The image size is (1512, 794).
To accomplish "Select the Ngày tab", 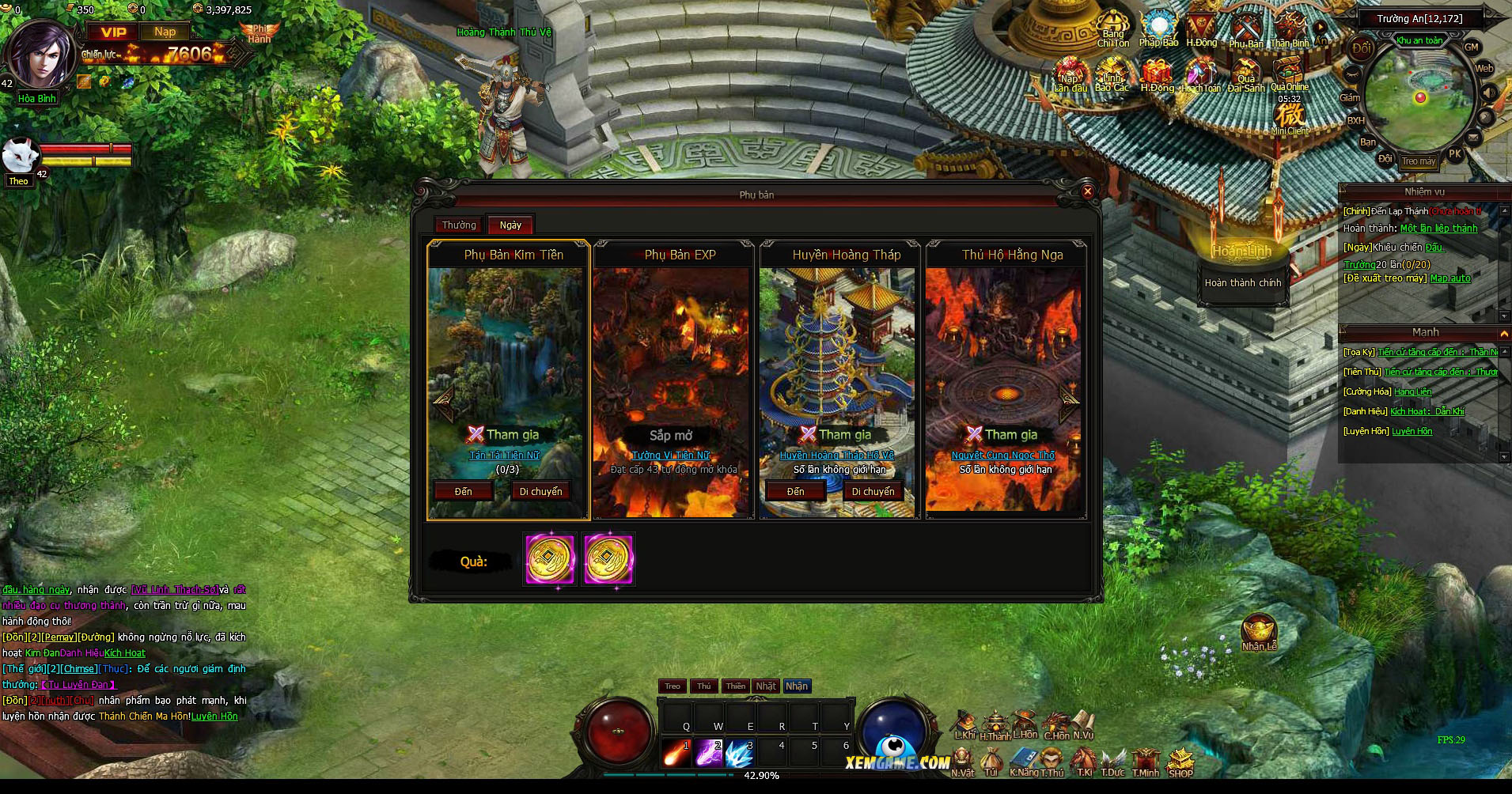I will (510, 225).
